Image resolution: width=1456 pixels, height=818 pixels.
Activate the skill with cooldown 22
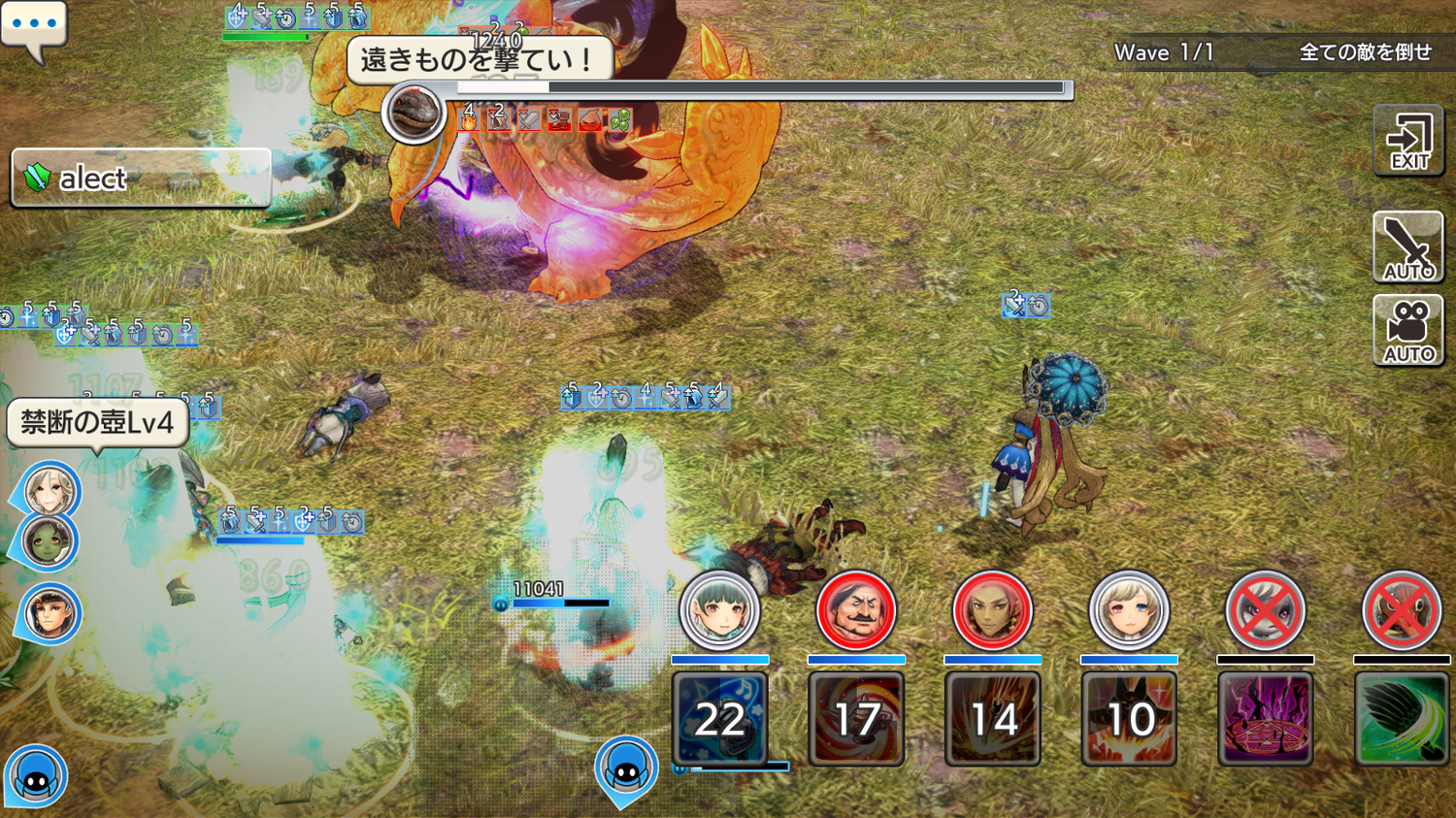(x=719, y=719)
